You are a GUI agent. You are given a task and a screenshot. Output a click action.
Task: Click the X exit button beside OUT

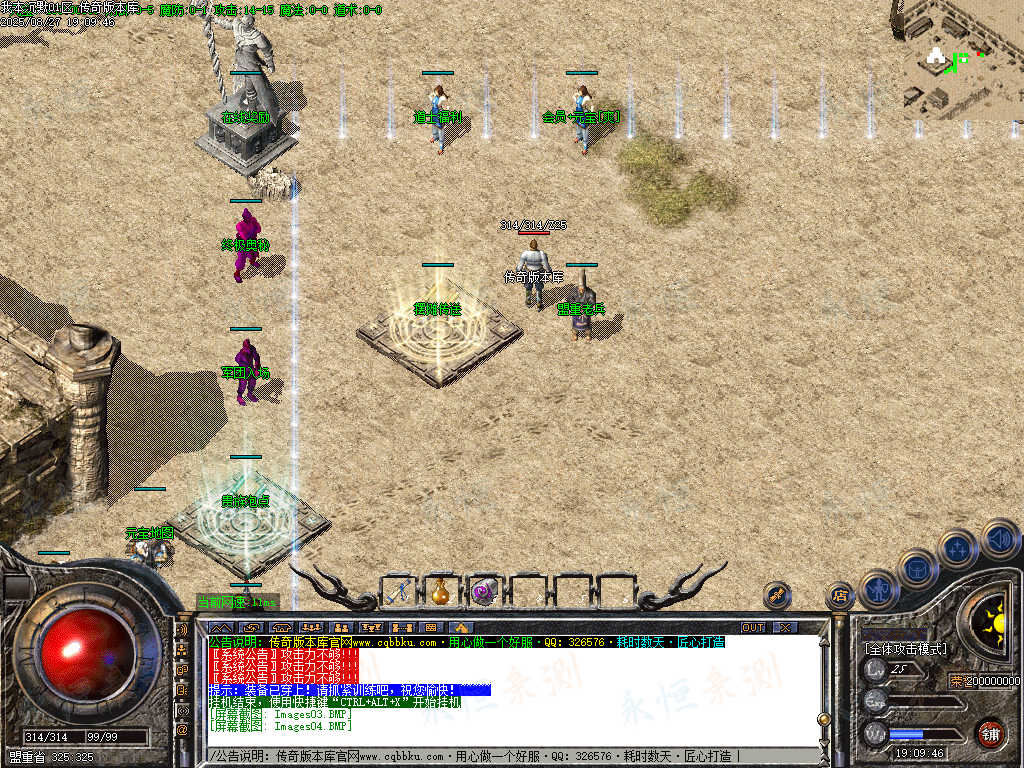coord(786,627)
